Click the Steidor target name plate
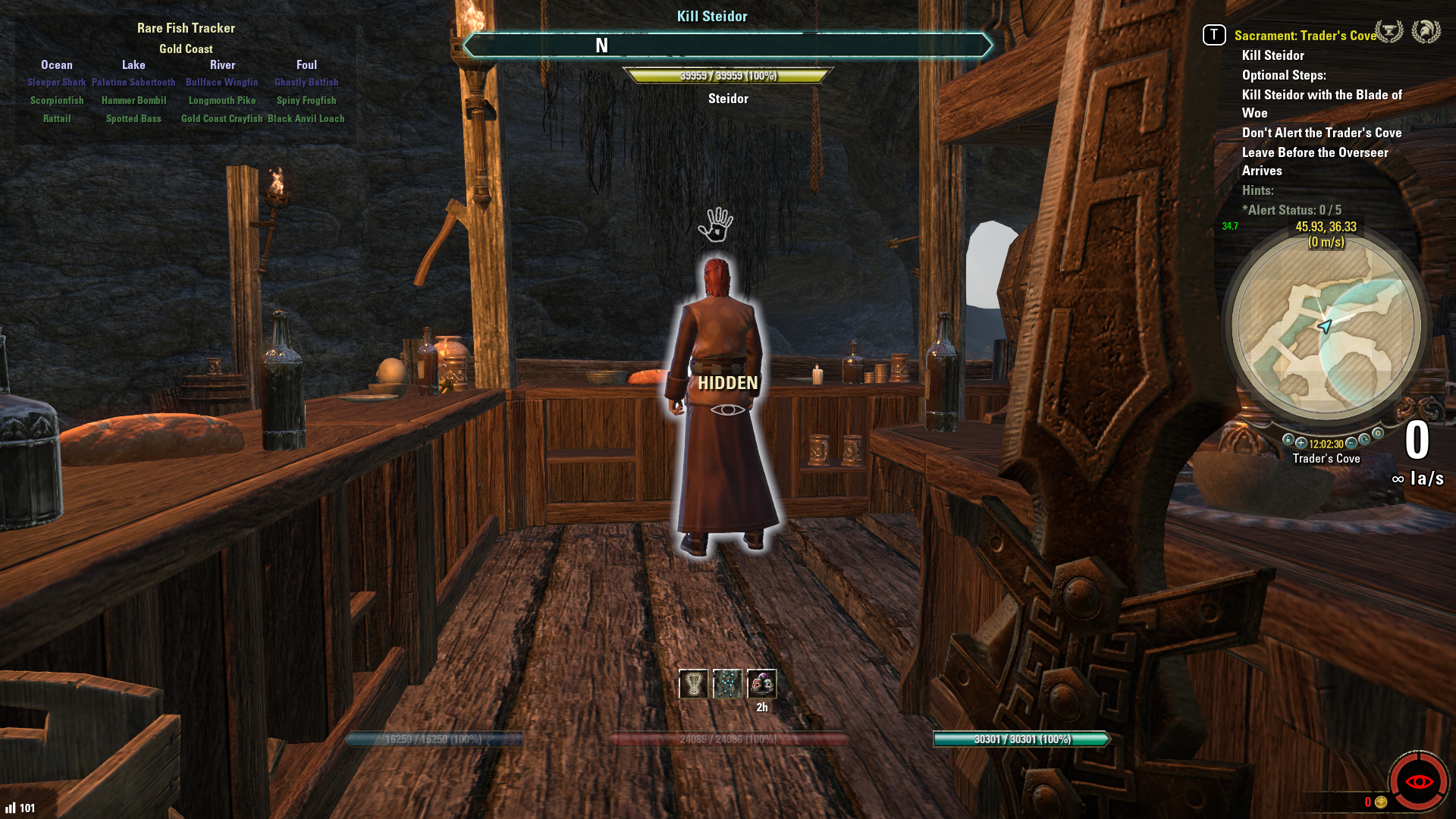The height and width of the screenshot is (819, 1456). pos(728,99)
